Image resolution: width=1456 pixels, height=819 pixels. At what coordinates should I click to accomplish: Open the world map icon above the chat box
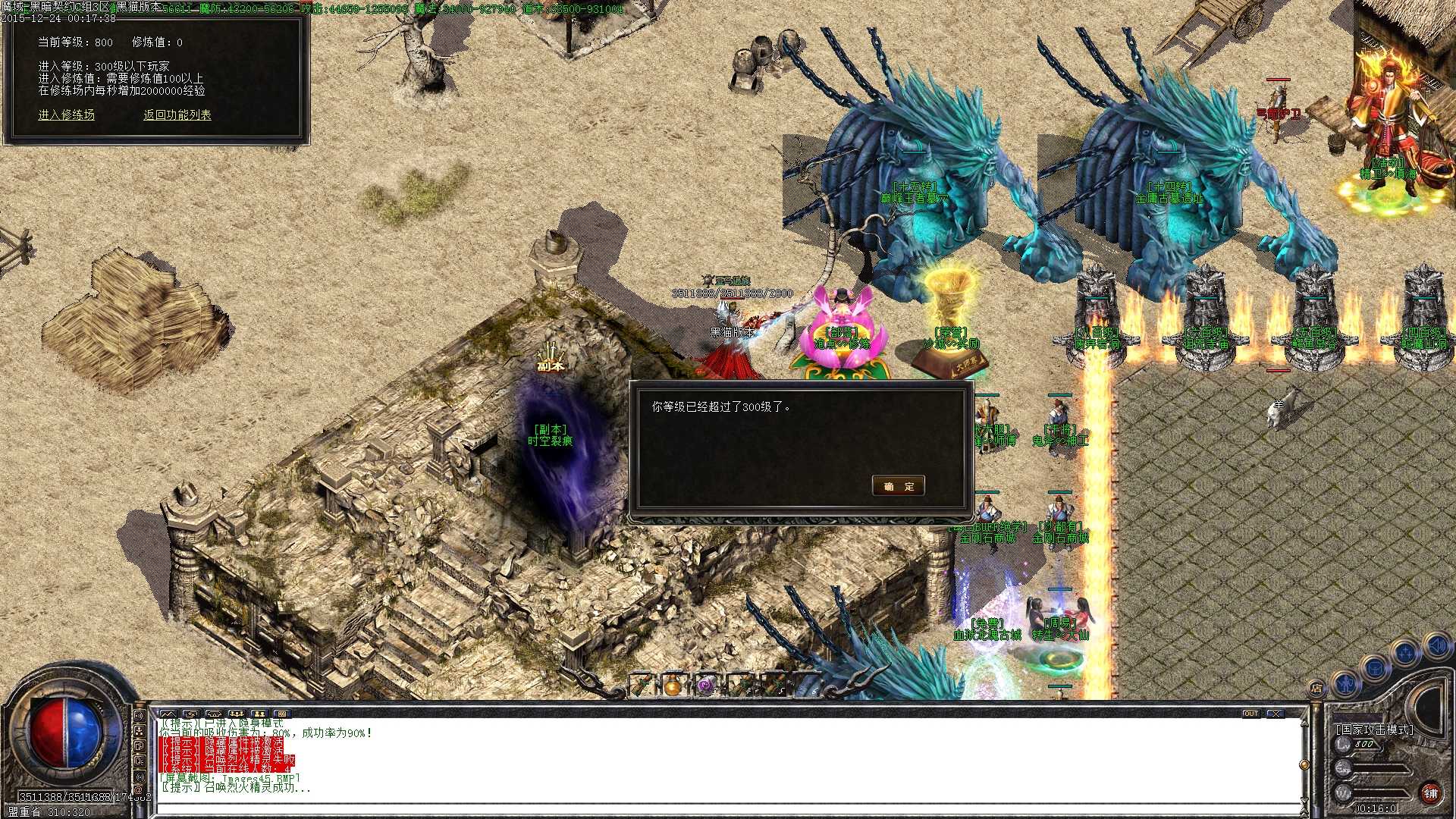168,714
